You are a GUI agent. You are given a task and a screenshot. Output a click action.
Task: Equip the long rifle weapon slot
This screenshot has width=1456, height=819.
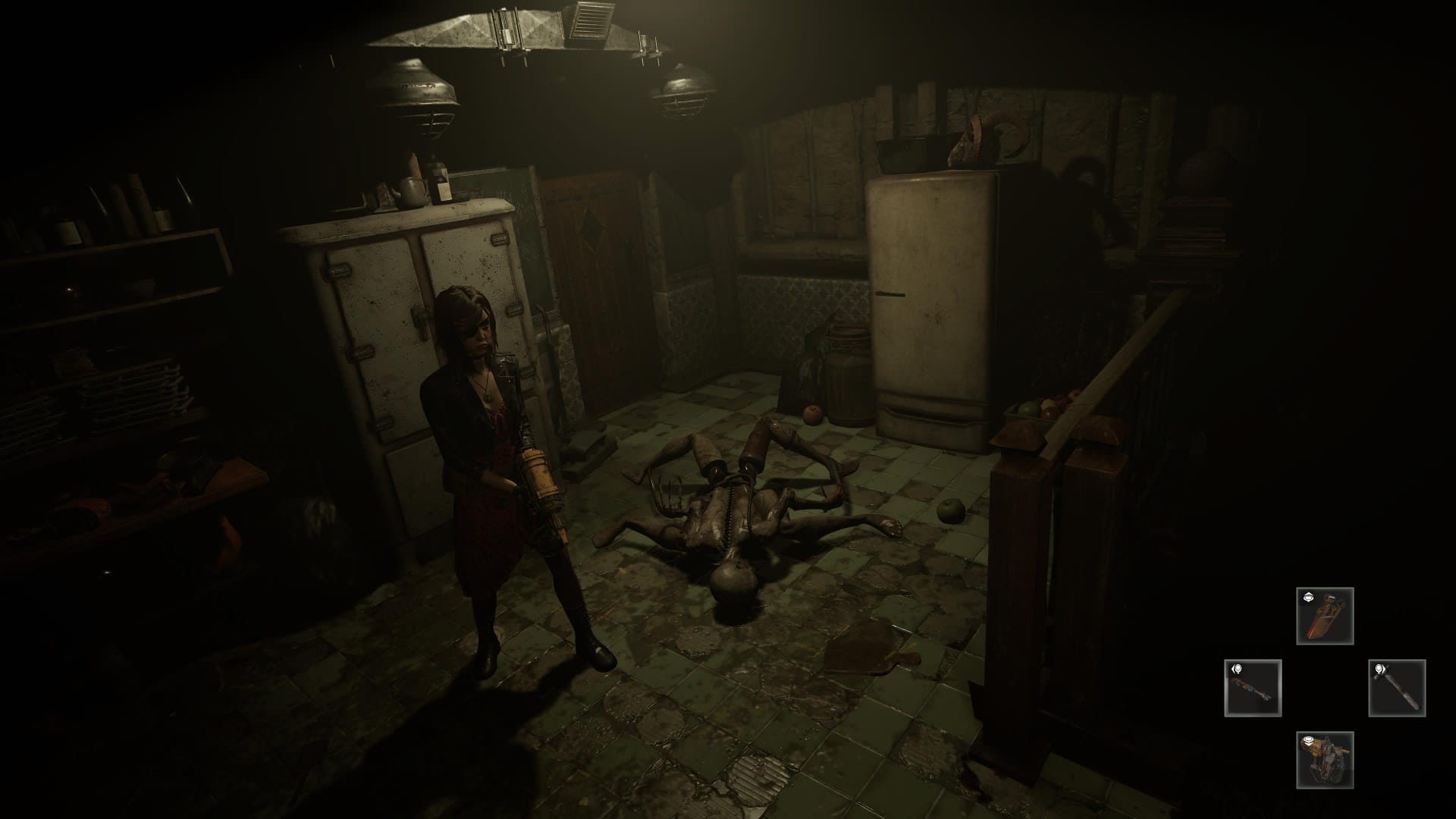pos(1253,688)
